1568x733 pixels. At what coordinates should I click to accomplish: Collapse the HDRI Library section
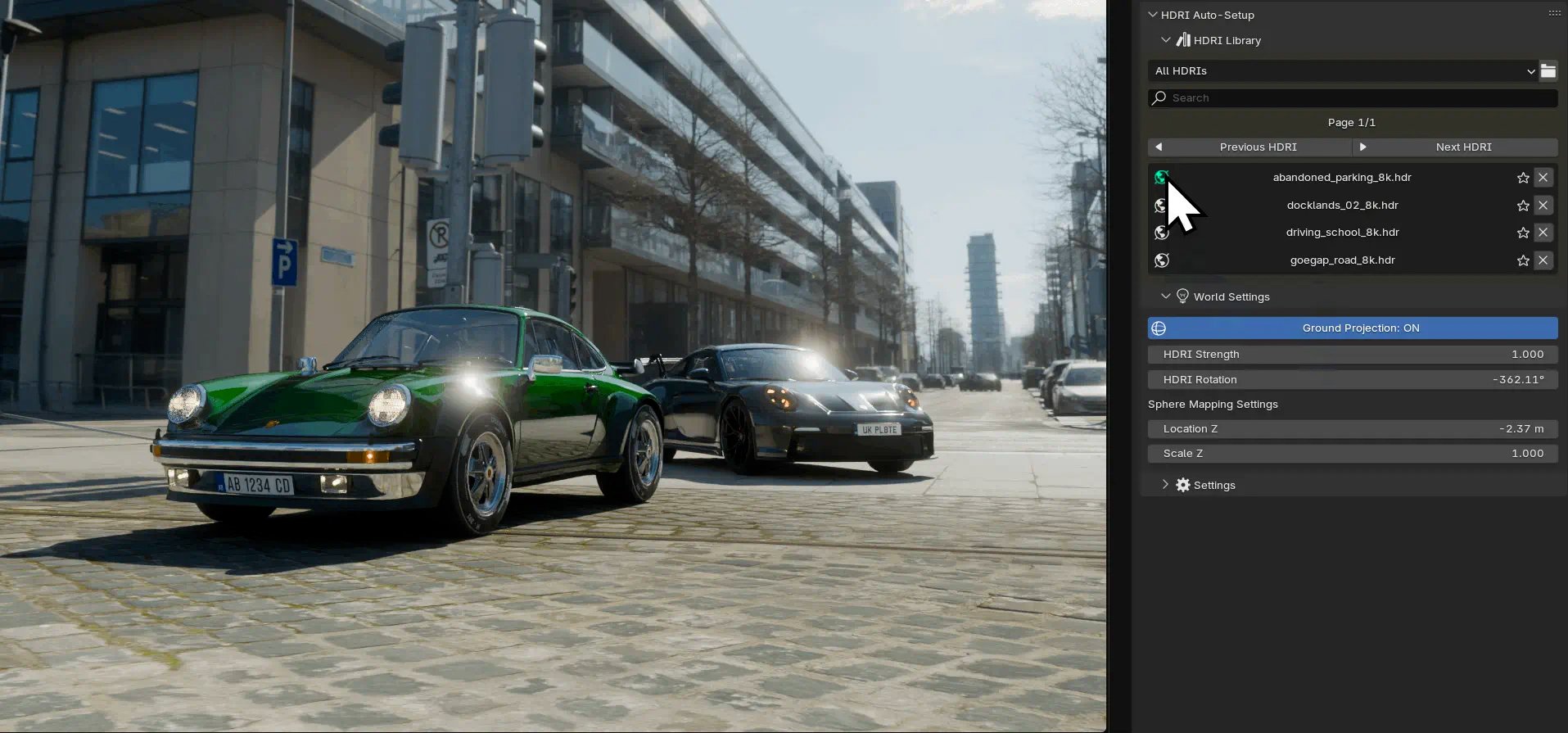[1166, 40]
